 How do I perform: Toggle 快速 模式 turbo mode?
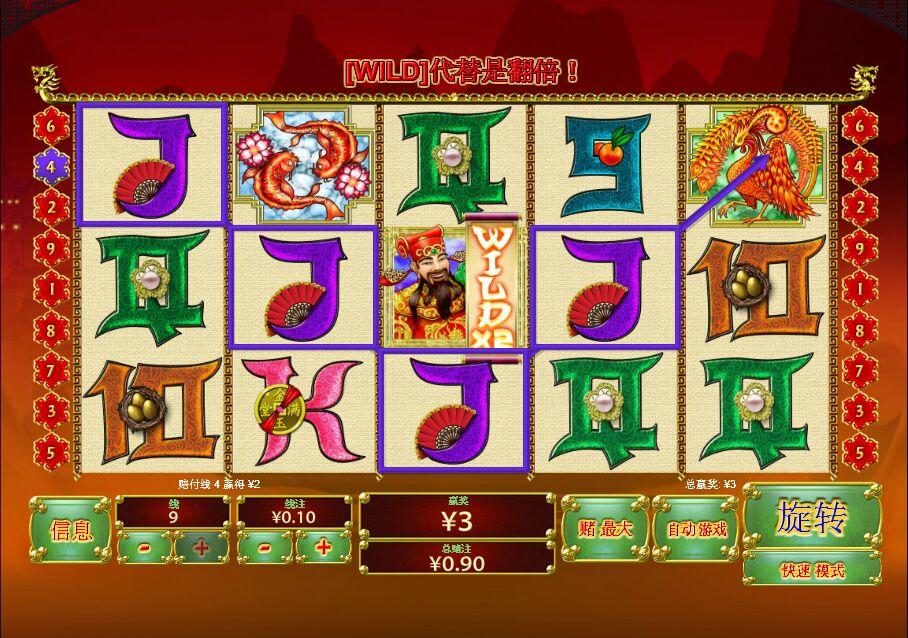pyautogui.click(x=811, y=570)
